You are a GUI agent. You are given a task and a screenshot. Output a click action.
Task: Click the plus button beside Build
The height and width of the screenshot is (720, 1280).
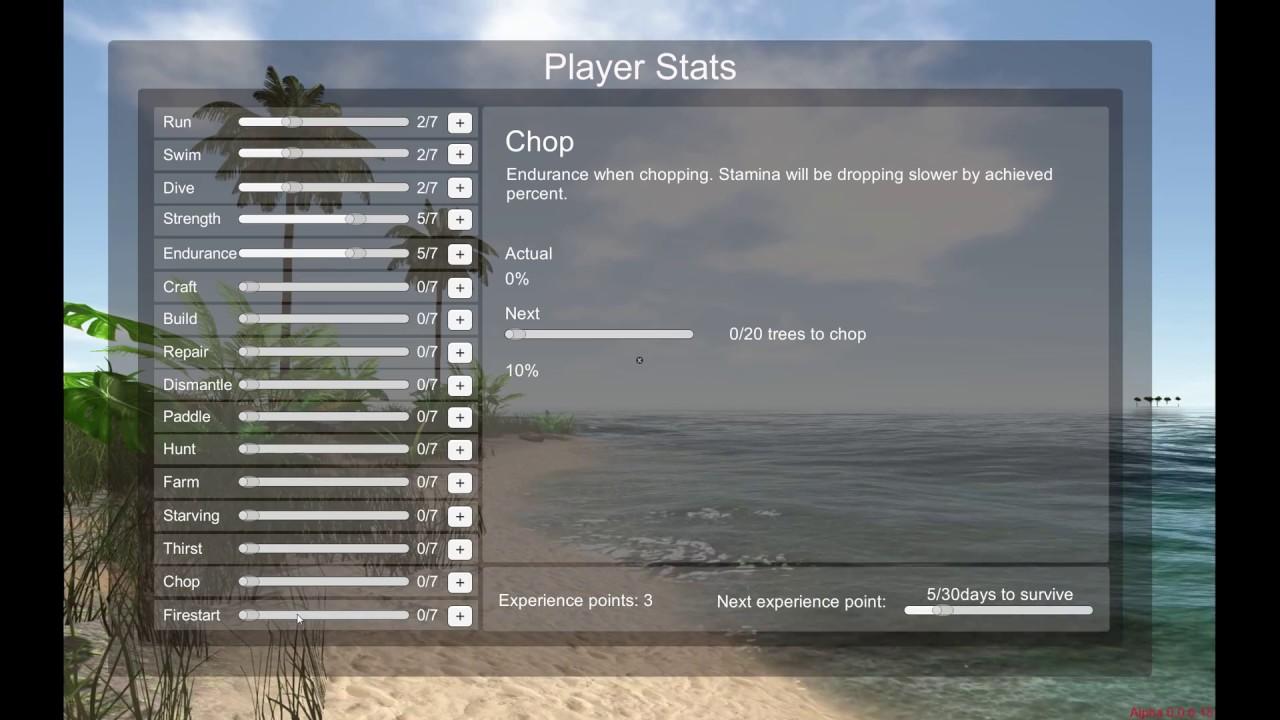[459, 319]
